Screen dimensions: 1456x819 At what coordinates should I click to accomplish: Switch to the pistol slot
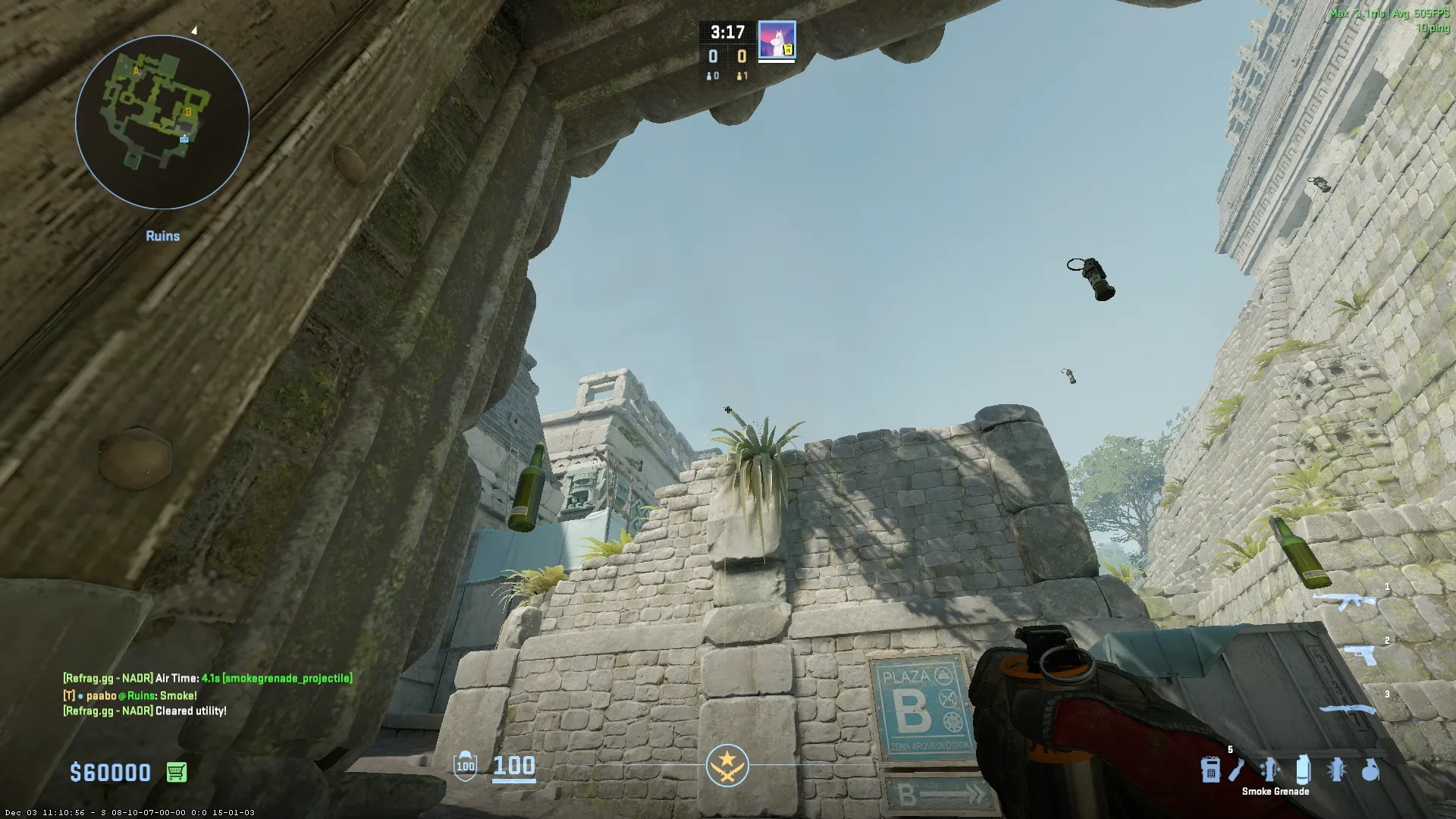(1360, 654)
